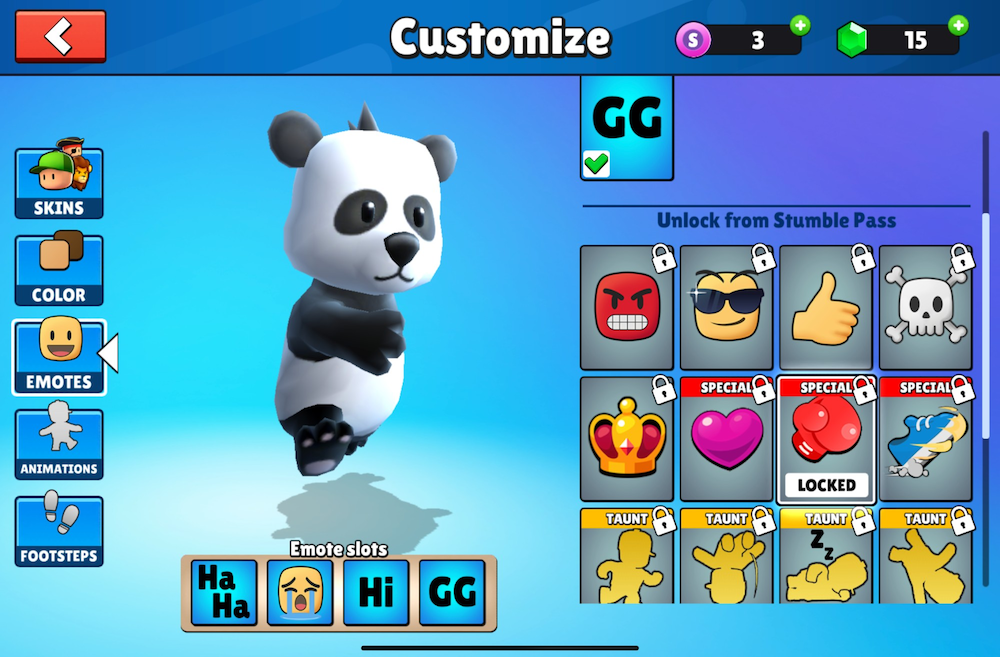Choose the skull and crossbones emote
This screenshot has width=1000, height=657.
(x=925, y=308)
